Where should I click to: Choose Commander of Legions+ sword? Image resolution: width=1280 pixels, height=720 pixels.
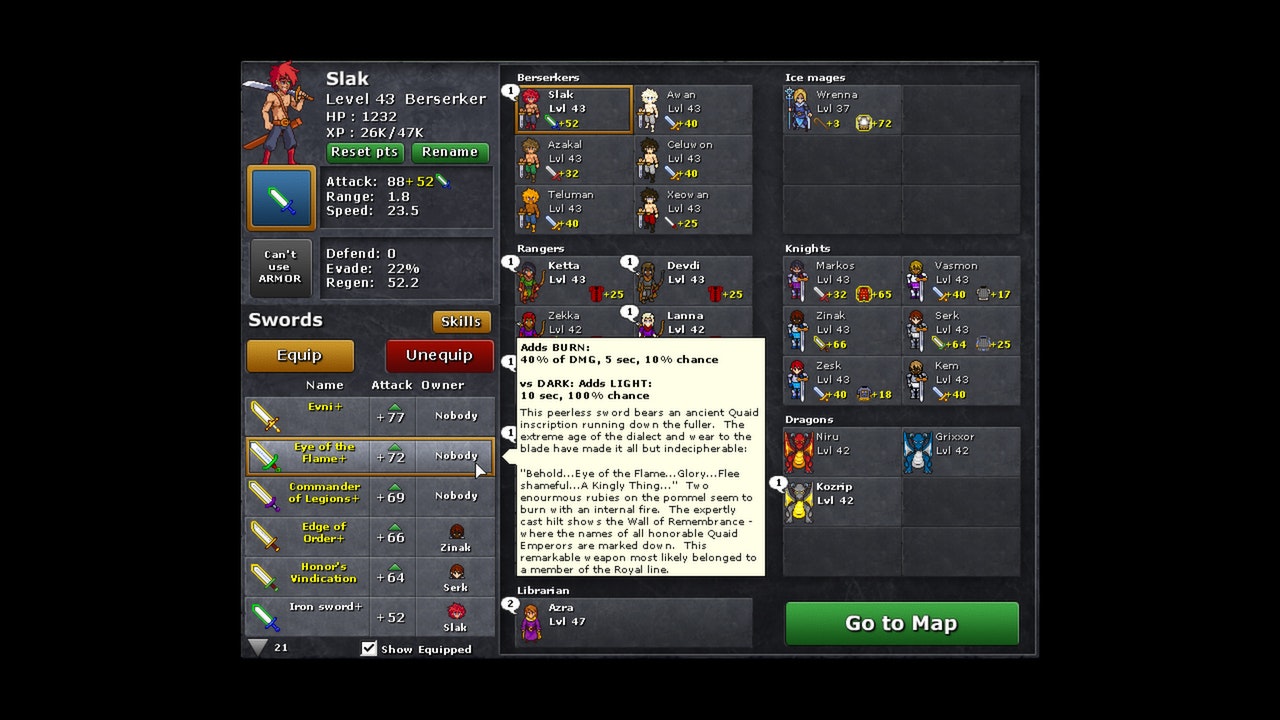coord(370,495)
